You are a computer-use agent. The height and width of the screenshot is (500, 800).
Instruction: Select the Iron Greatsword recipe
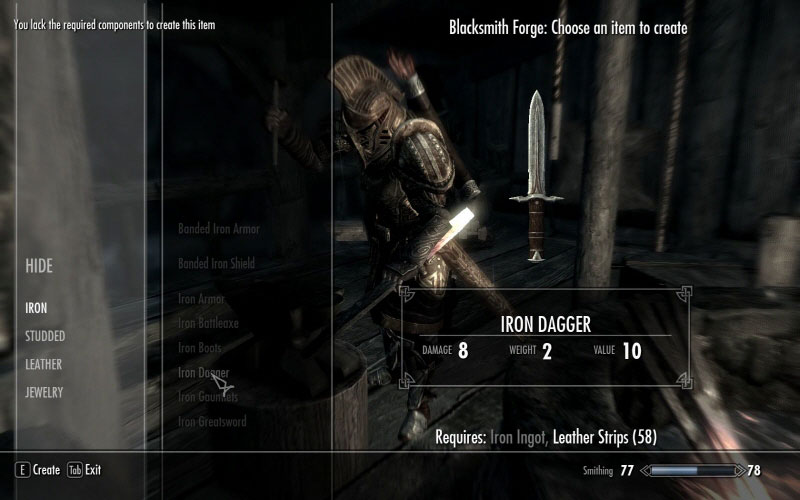pos(212,421)
